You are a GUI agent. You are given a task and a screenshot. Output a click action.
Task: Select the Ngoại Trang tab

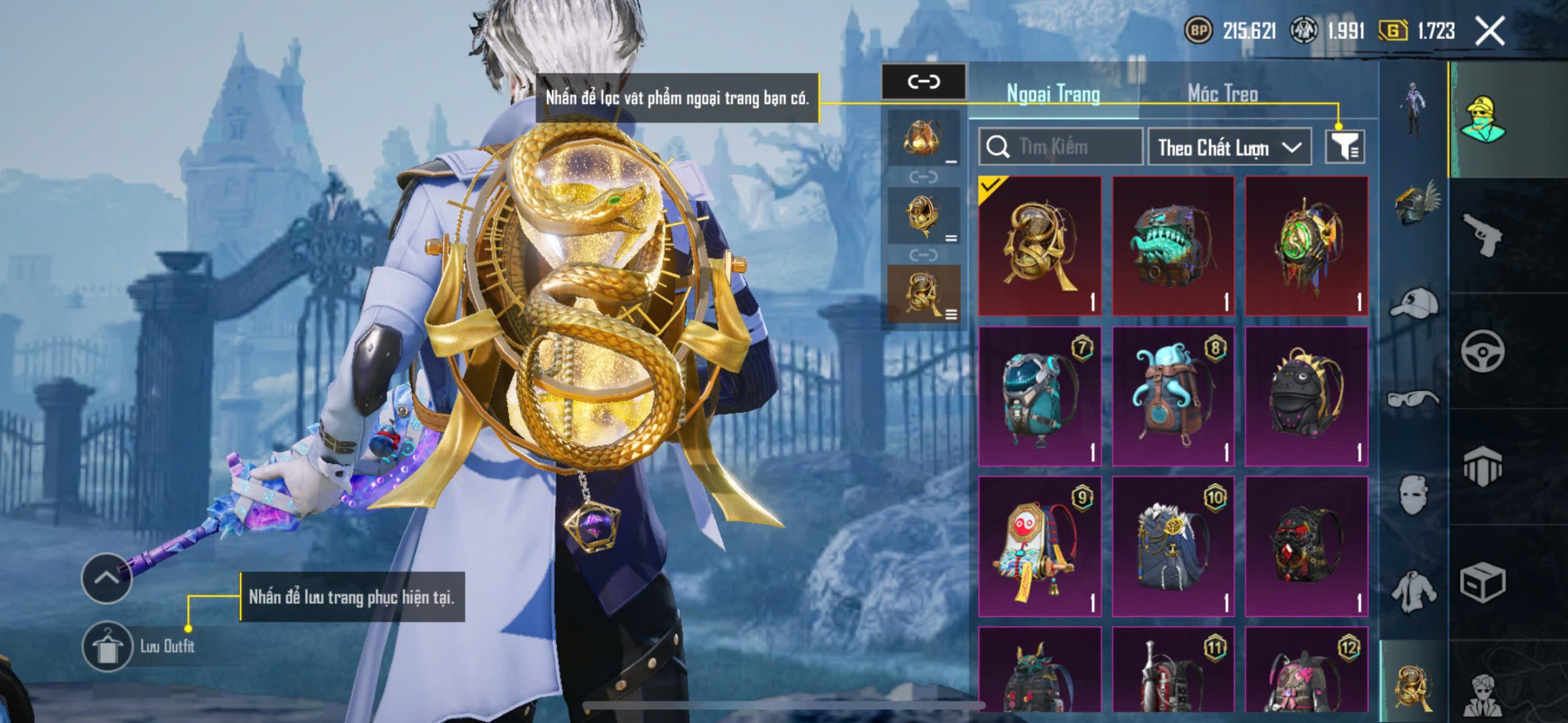(1053, 94)
